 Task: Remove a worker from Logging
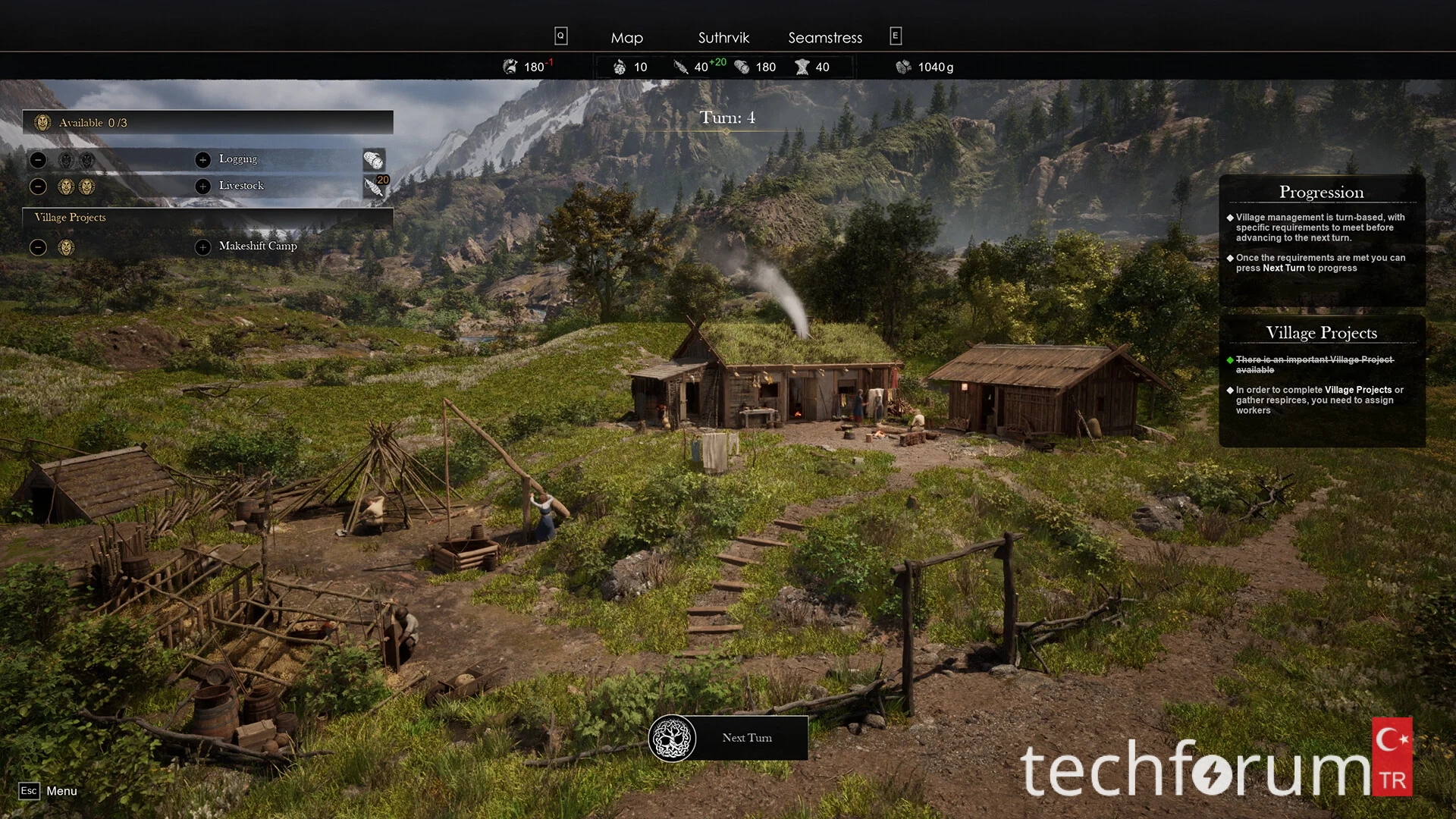coord(39,160)
